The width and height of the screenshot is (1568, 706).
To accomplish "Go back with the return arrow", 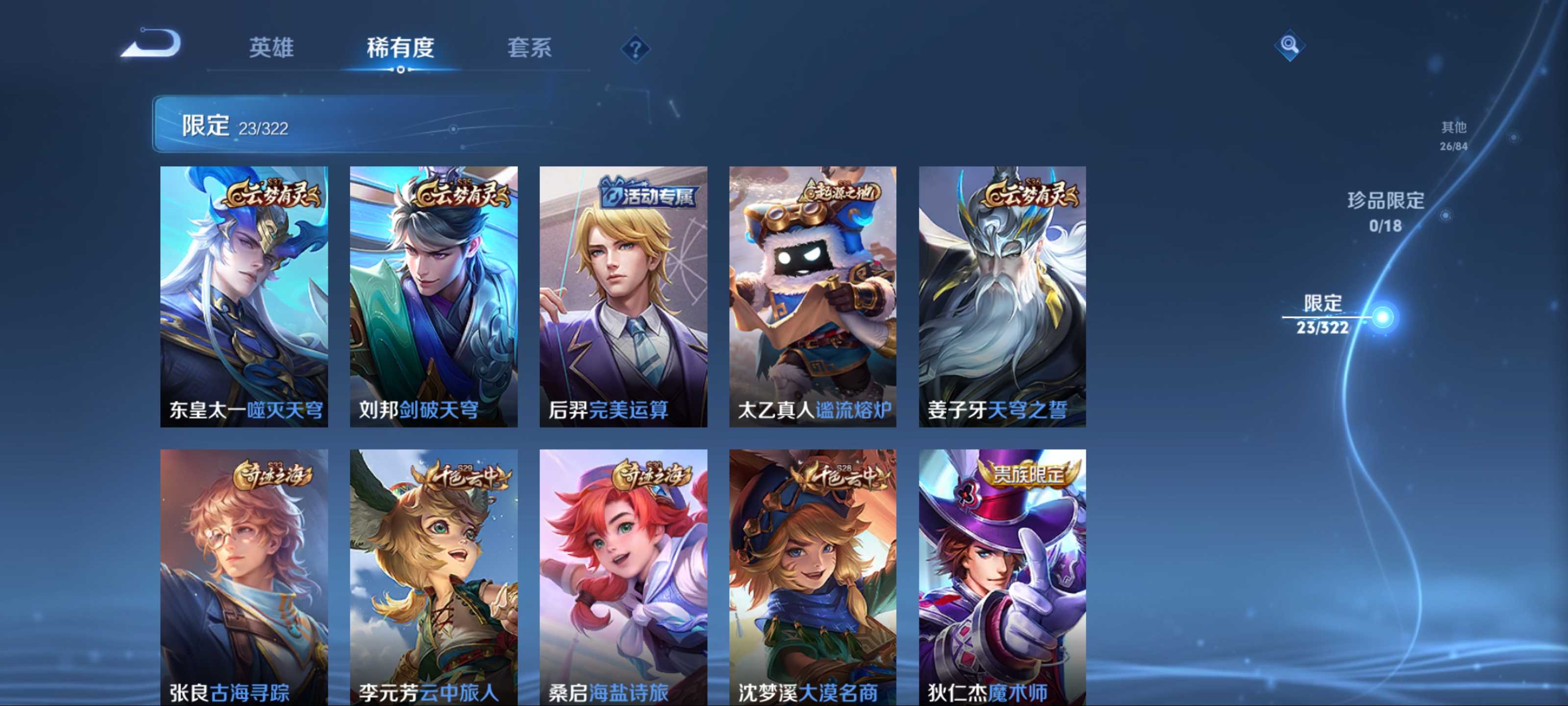I will (x=152, y=44).
